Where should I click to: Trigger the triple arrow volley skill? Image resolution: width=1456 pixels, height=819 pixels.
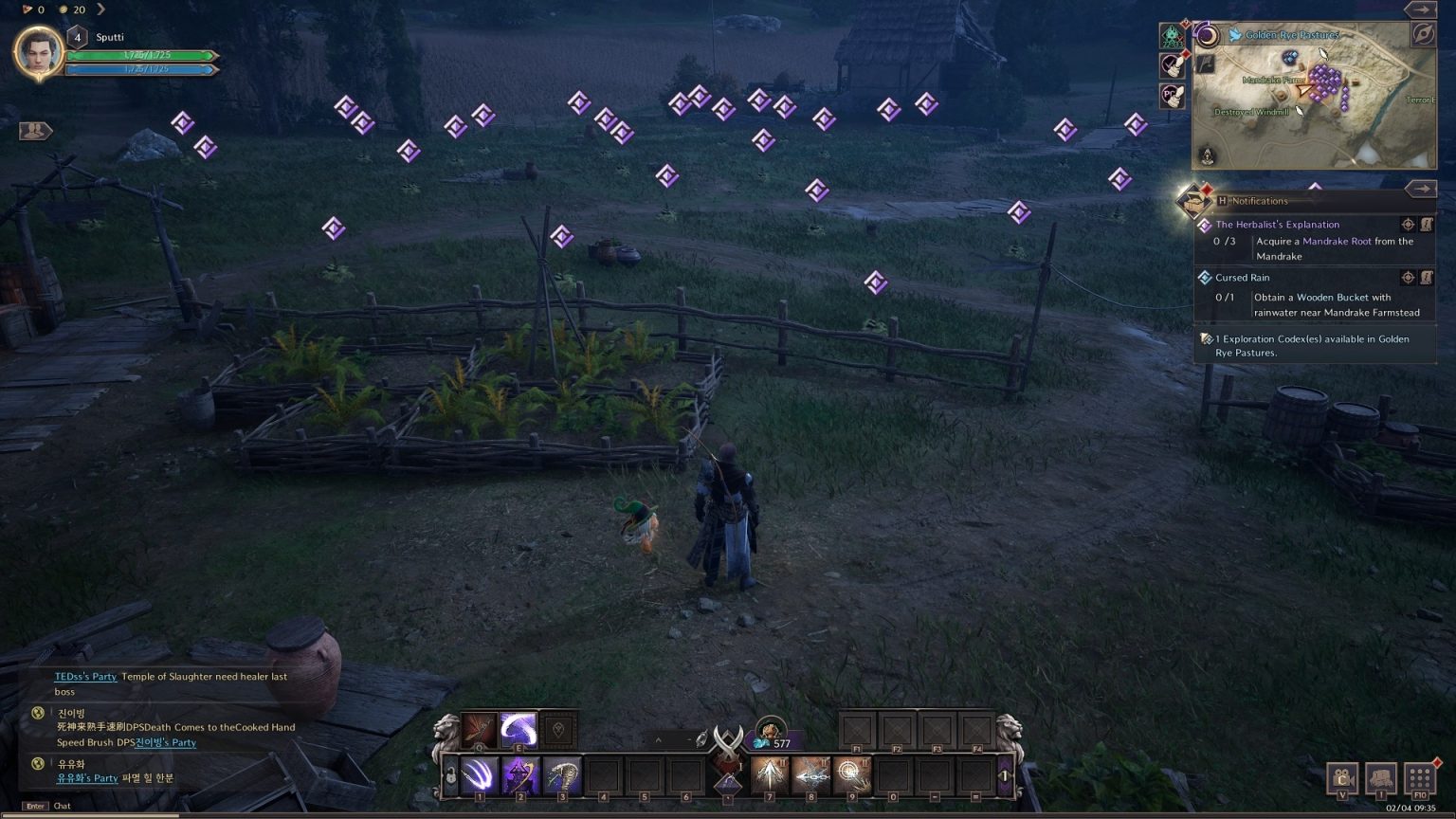[x=769, y=776]
